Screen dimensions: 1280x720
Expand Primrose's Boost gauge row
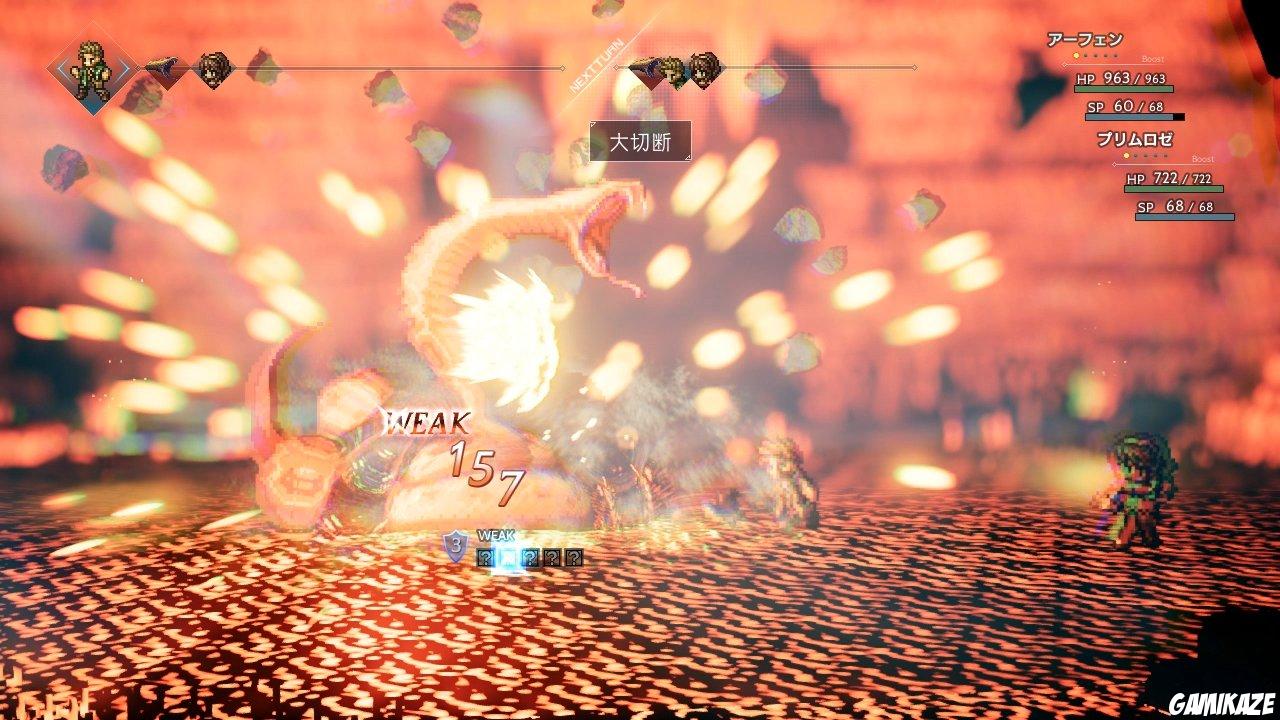click(1203, 159)
